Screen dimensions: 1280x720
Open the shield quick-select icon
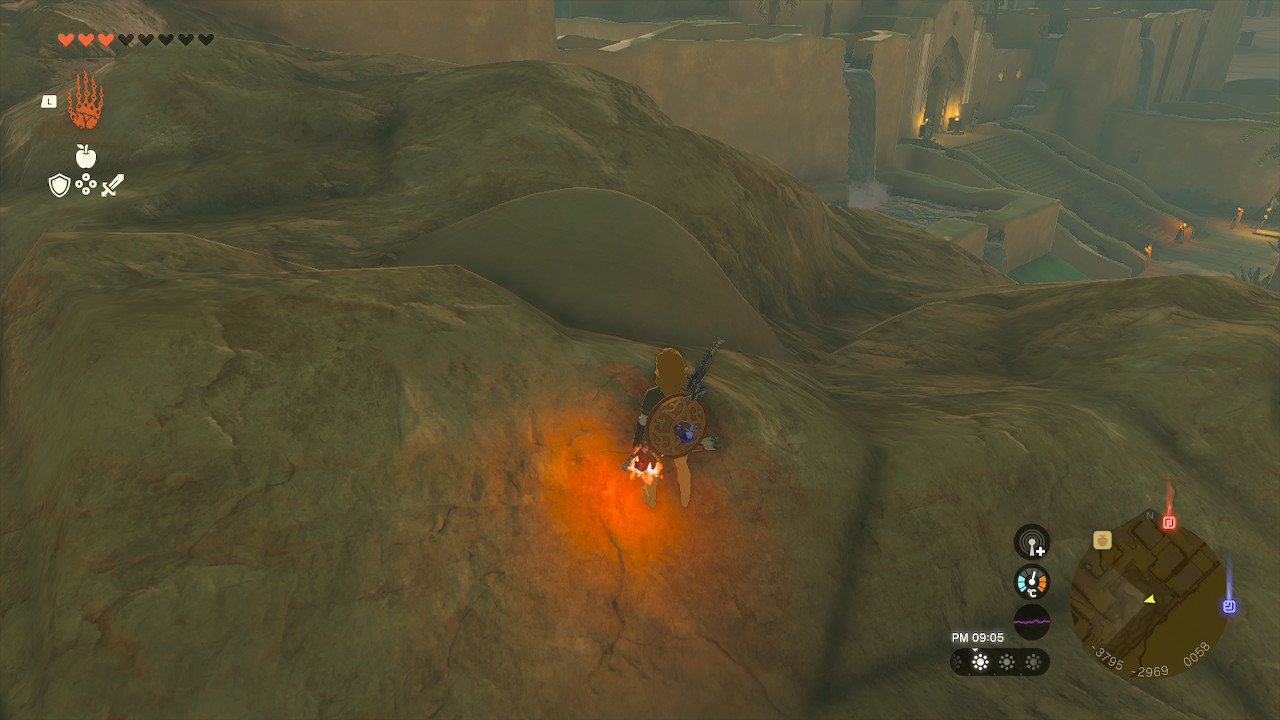click(x=59, y=185)
